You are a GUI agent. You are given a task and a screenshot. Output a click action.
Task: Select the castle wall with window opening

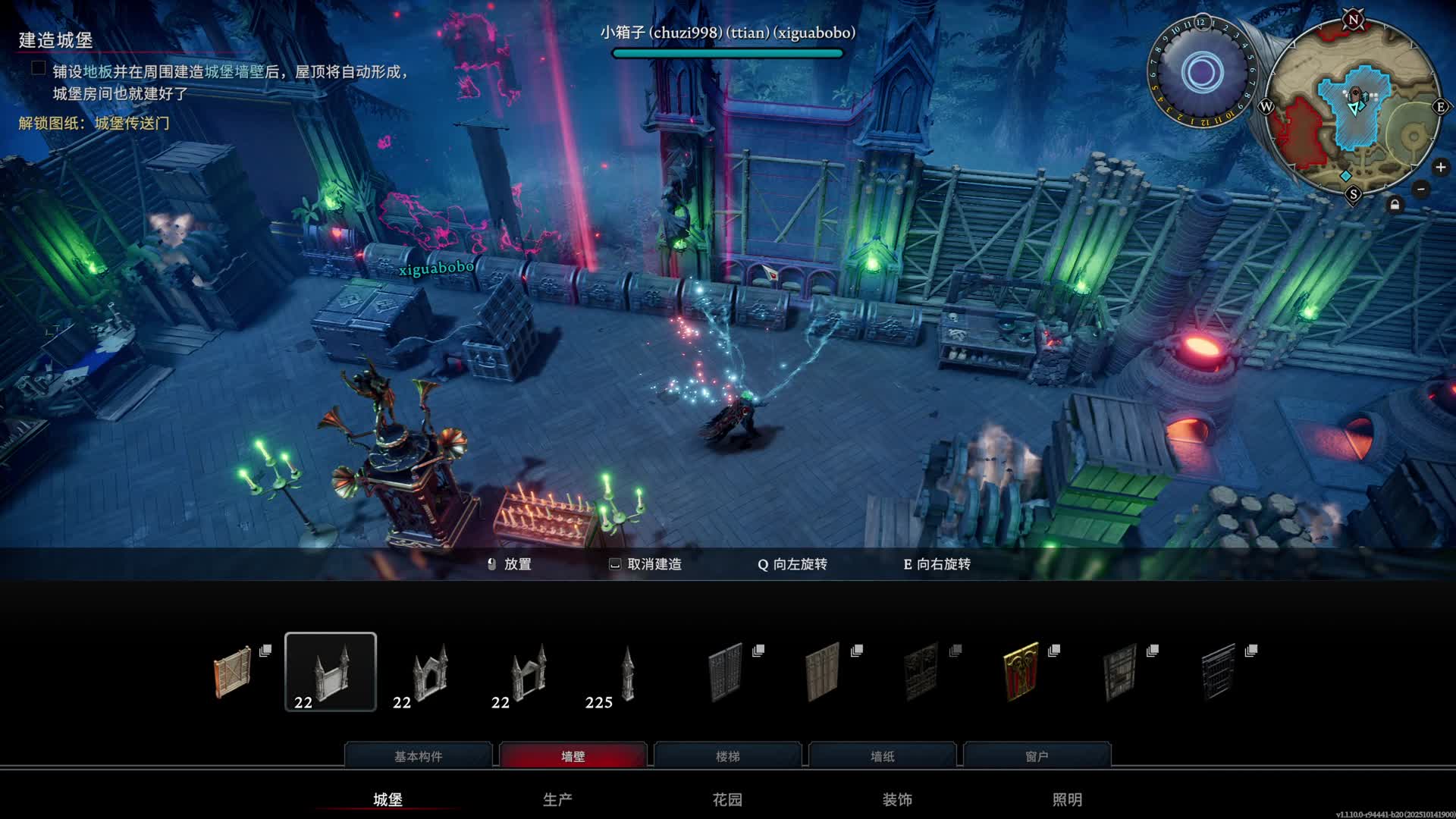tap(429, 672)
